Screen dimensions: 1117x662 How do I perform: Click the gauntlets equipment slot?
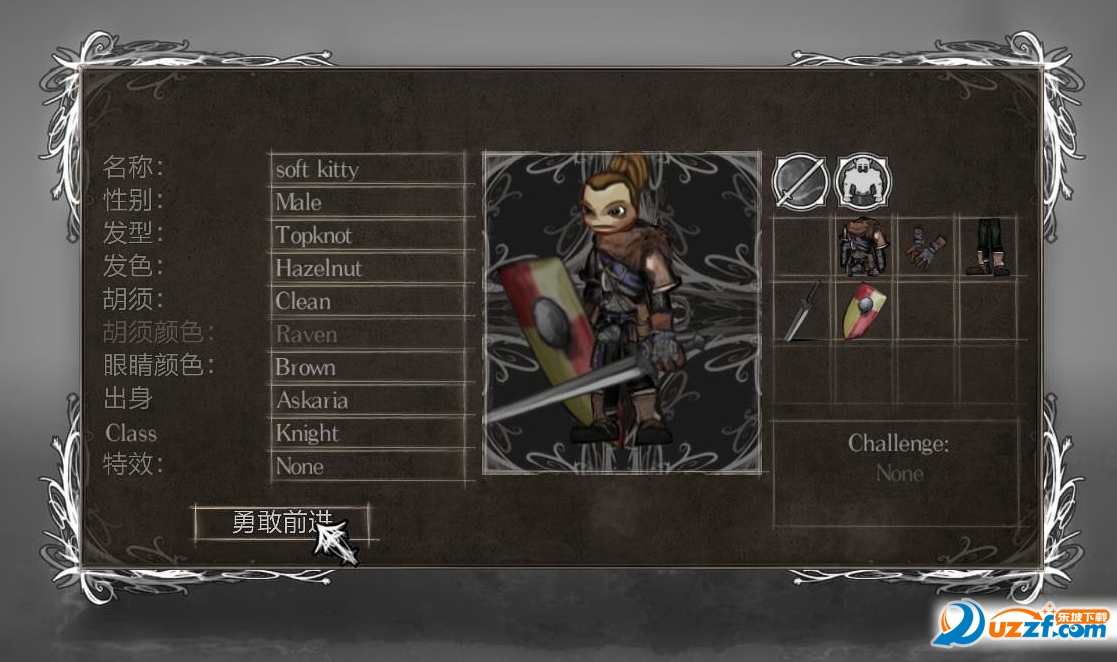[x=925, y=248]
